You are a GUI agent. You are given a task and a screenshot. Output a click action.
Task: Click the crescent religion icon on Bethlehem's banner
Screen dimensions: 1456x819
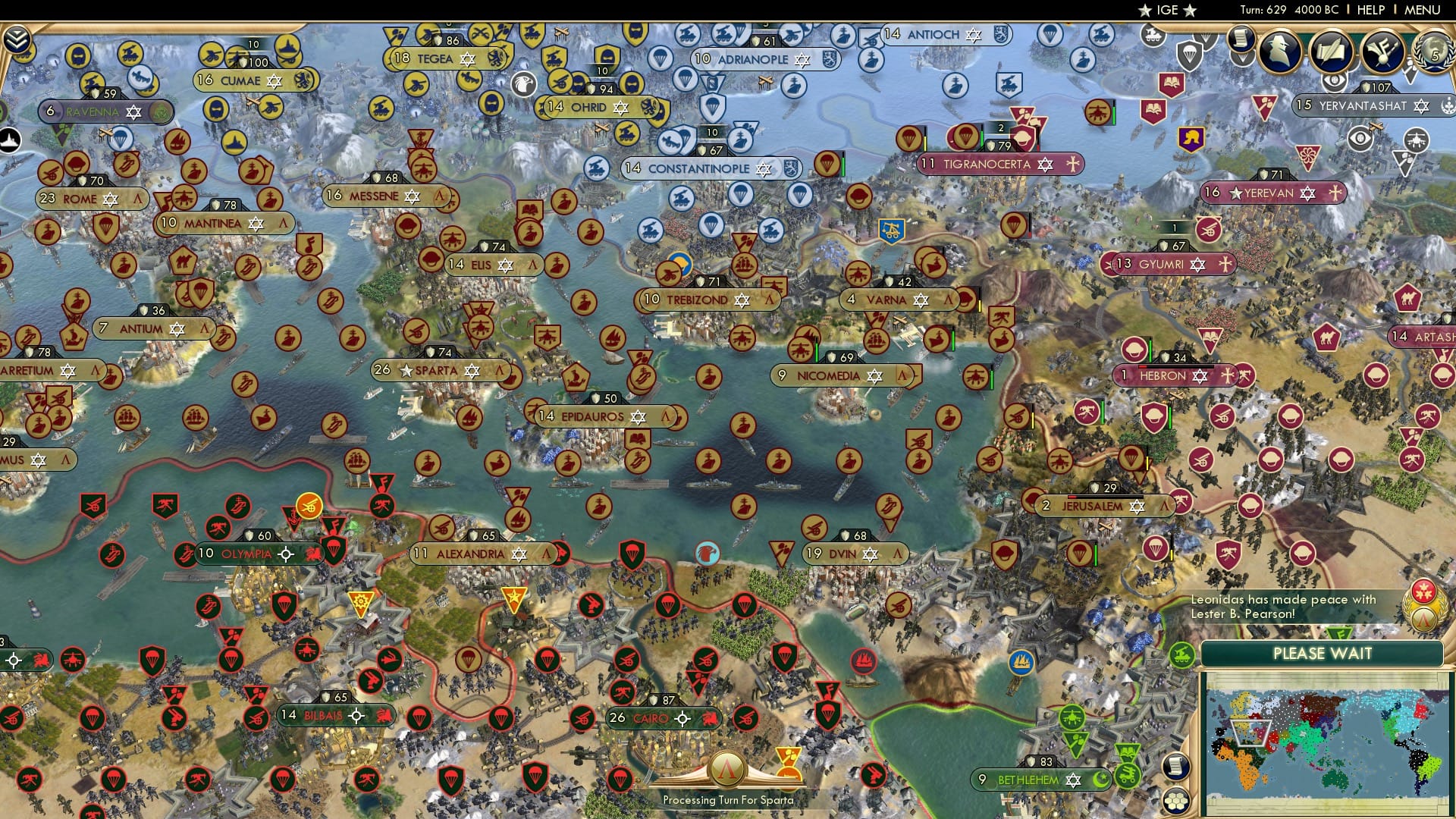[1101, 780]
